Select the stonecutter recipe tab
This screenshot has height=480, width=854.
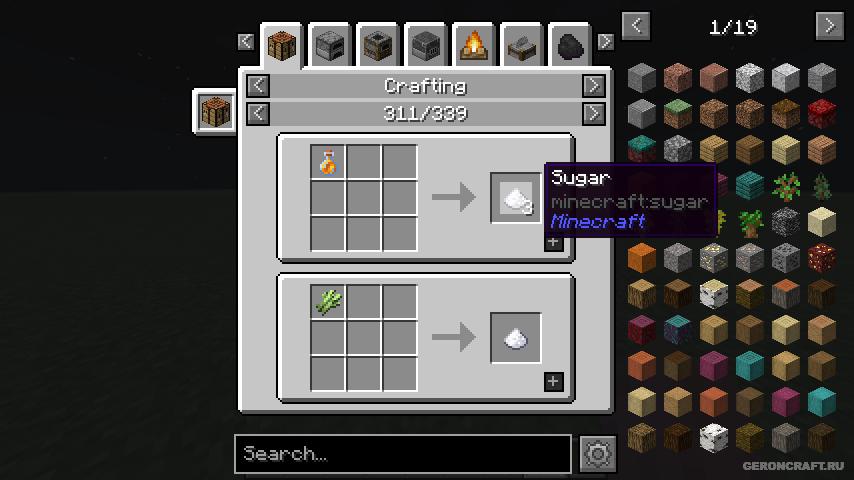[x=522, y=46]
